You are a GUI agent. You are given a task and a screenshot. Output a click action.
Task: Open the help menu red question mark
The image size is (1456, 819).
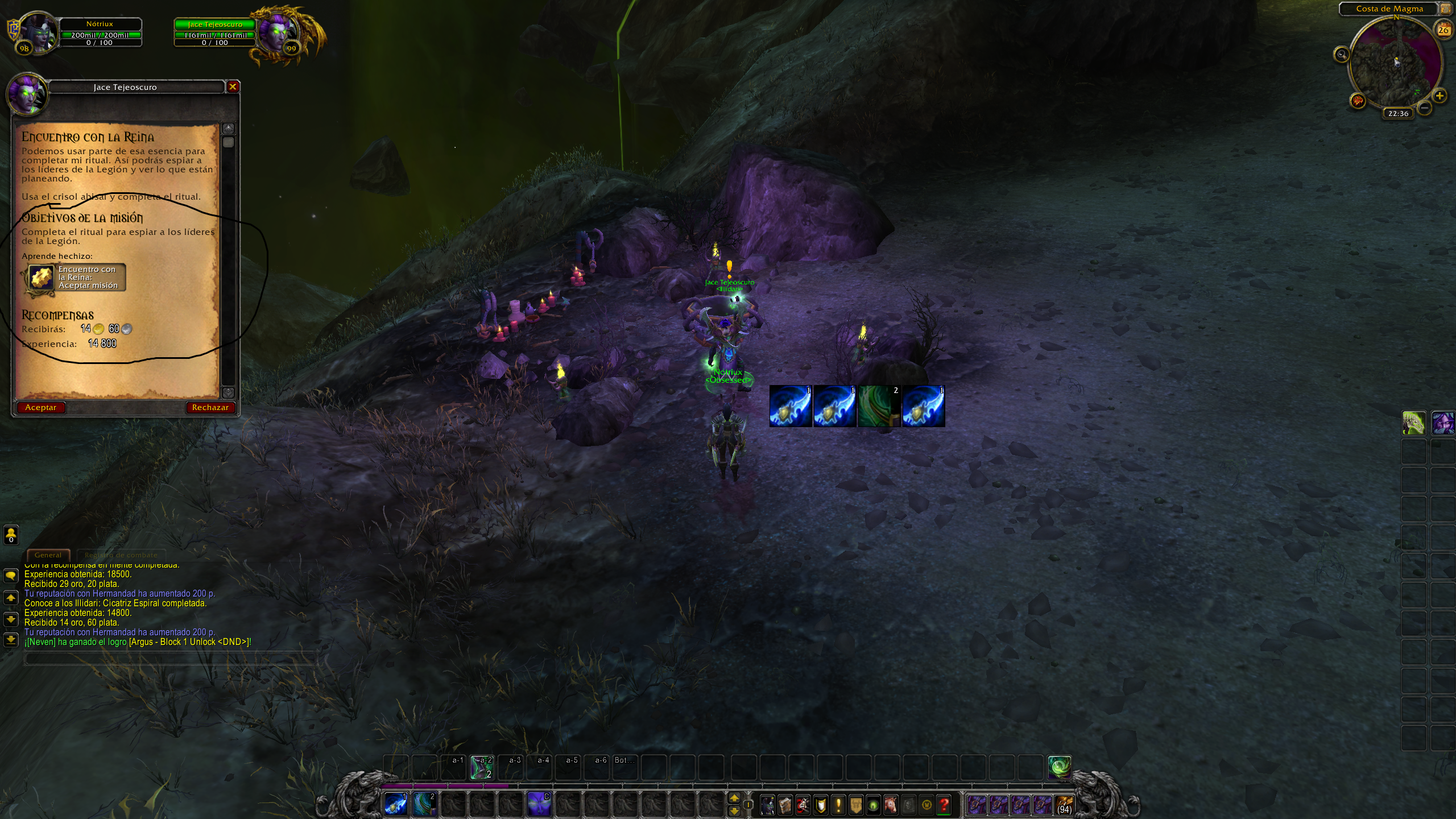coord(944,805)
